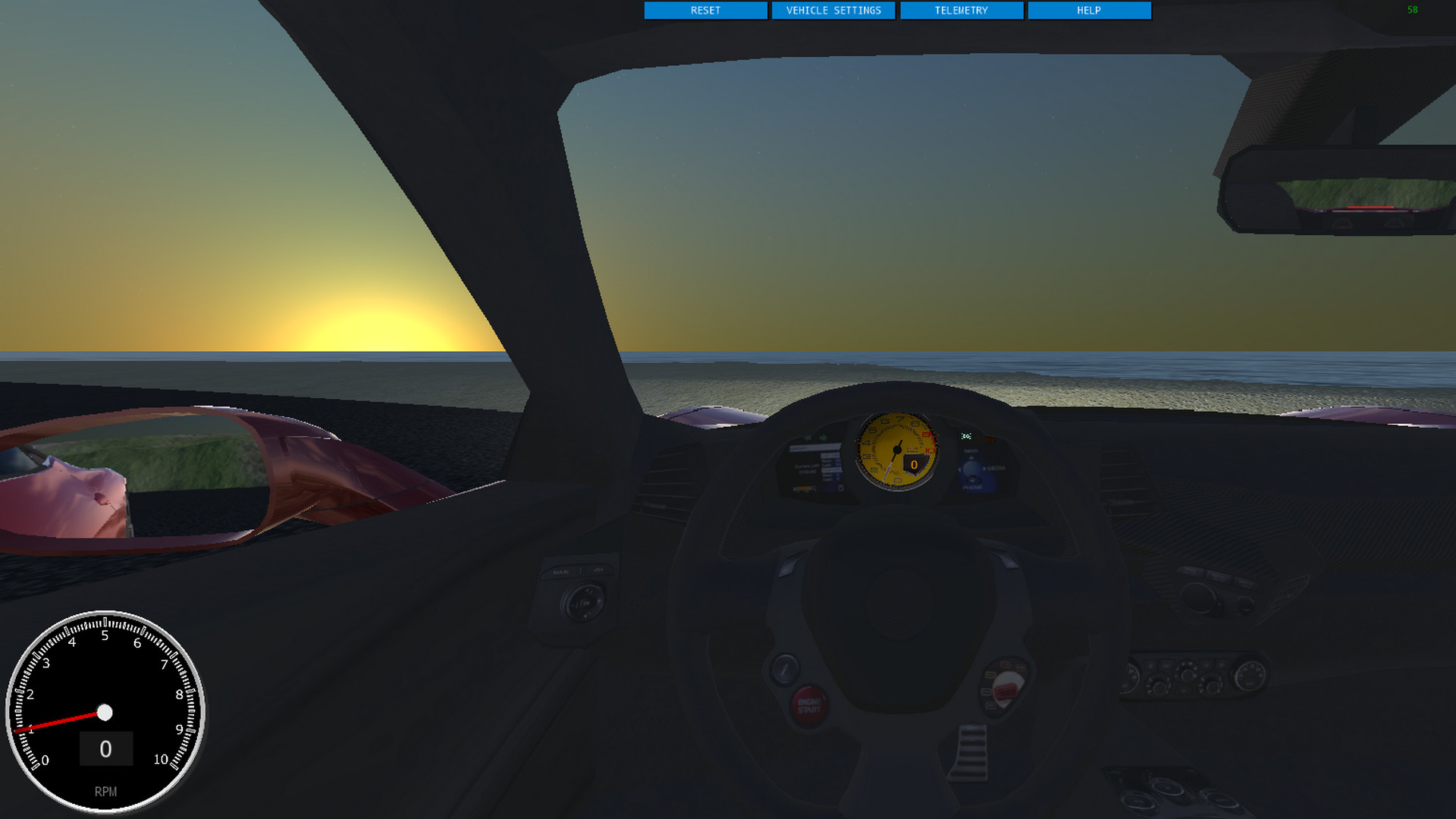Image resolution: width=1456 pixels, height=819 pixels.
Task: Click the left arrow beside the infotainment dial
Action: 960,469
